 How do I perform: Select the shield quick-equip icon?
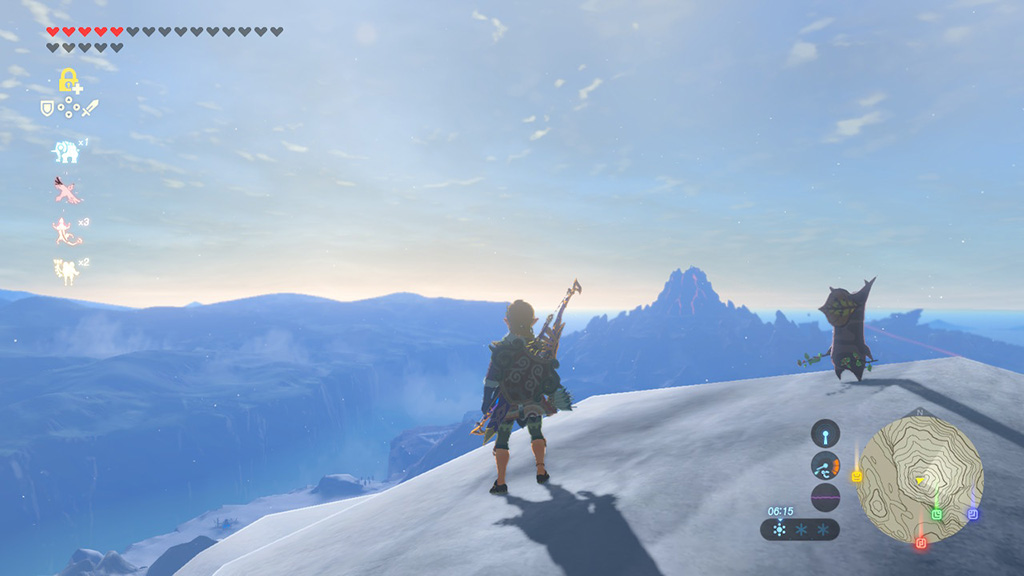point(47,108)
